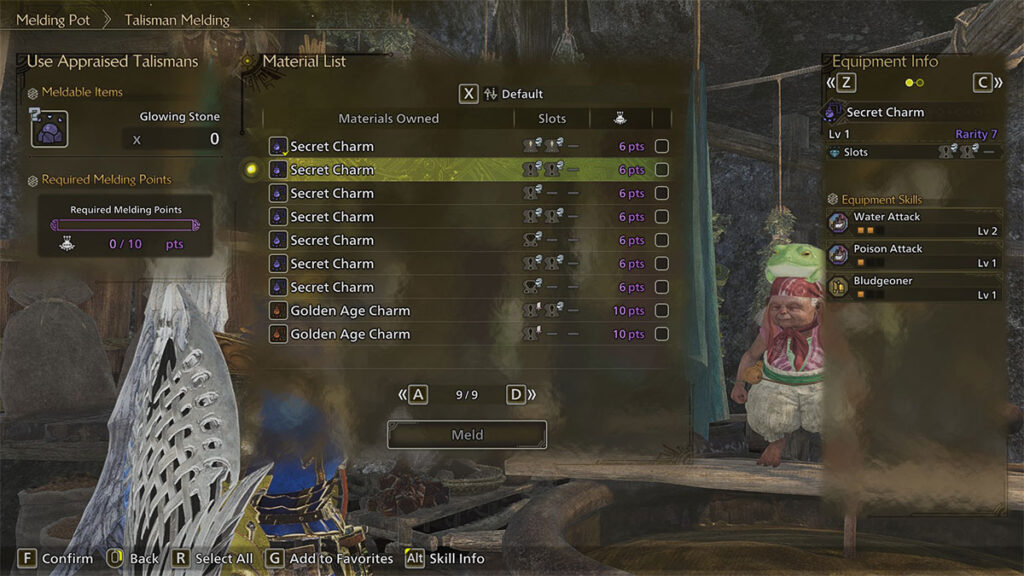1024x576 pixels.
Task: Click the Meld button
Action: tap(467, 435)
